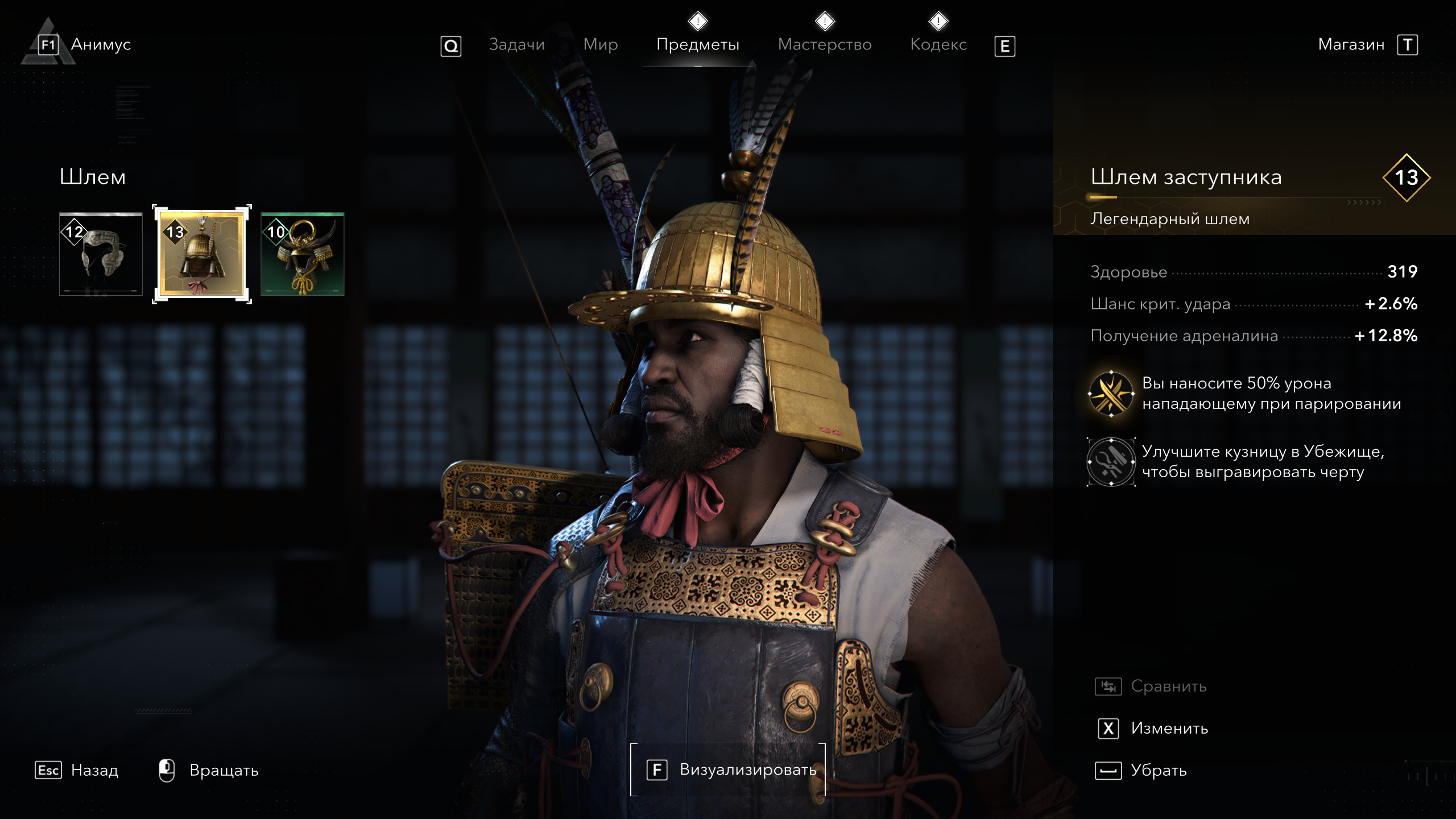This screenshot has width=1456, height=819.
Task: Switch to the Задачи tab
Action: coord(516,44)
